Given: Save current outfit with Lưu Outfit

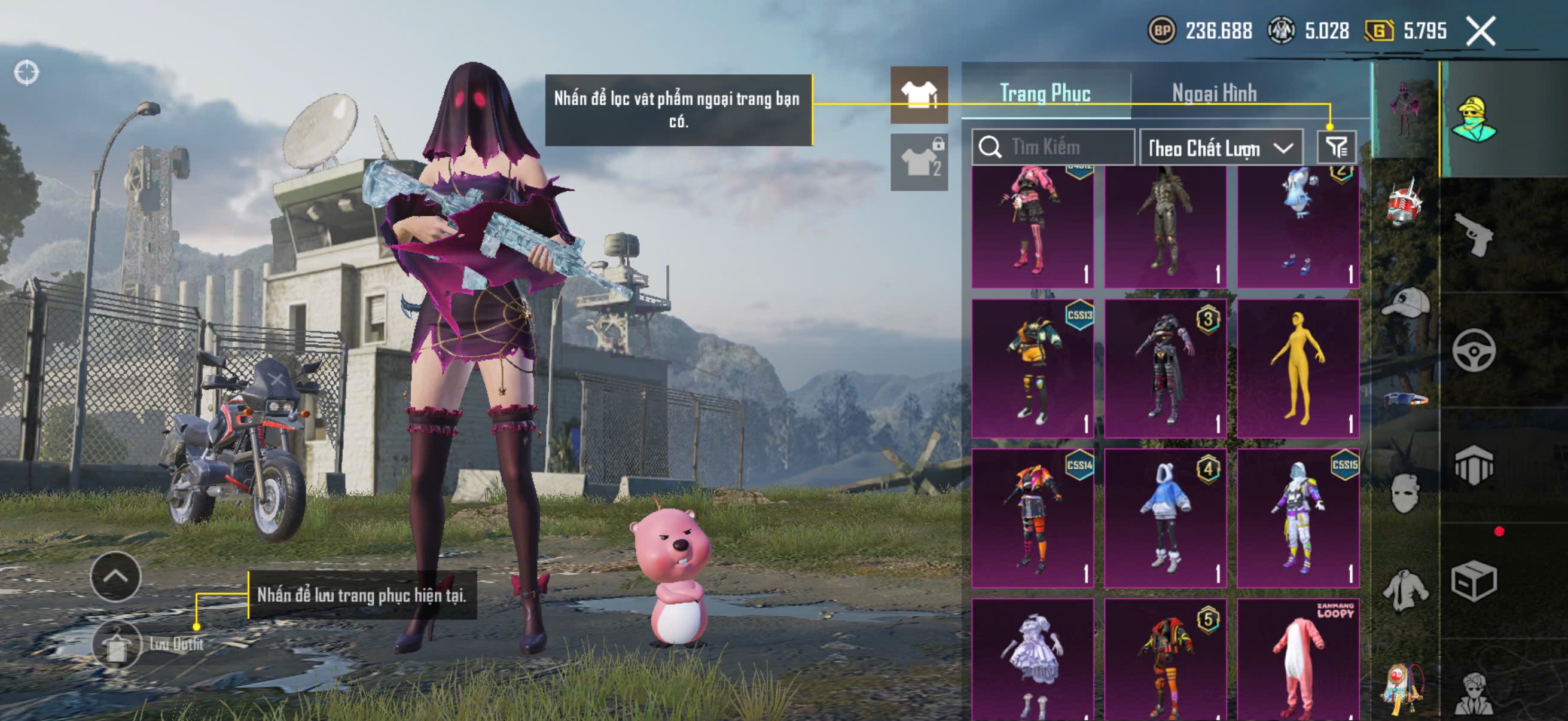Looking at the screenshot, I should tap(117, 645).
